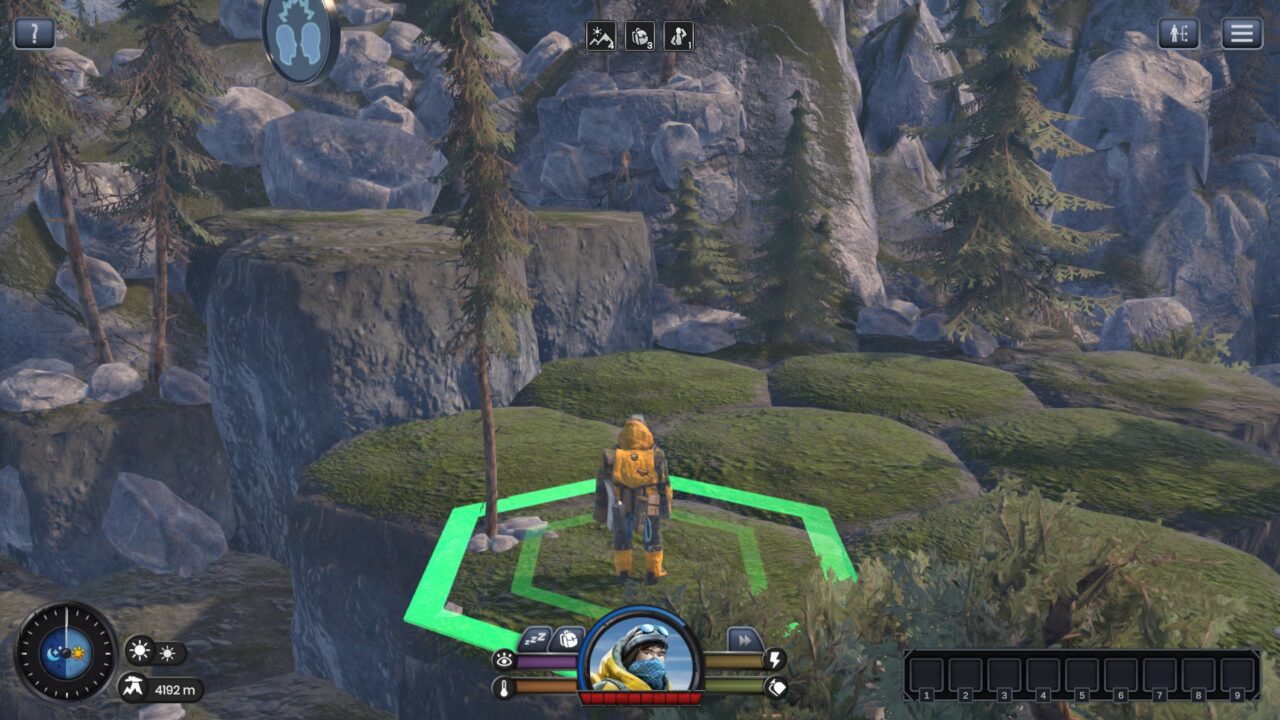The image size is (1280, 720).
Task: Open the help question mark button
Action: coord(34,33)
